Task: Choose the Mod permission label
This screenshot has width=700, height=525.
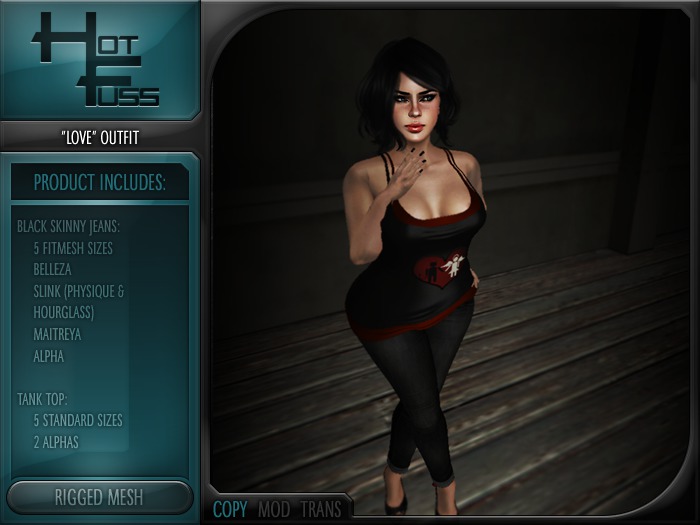Action: click(x=274, y=509)
